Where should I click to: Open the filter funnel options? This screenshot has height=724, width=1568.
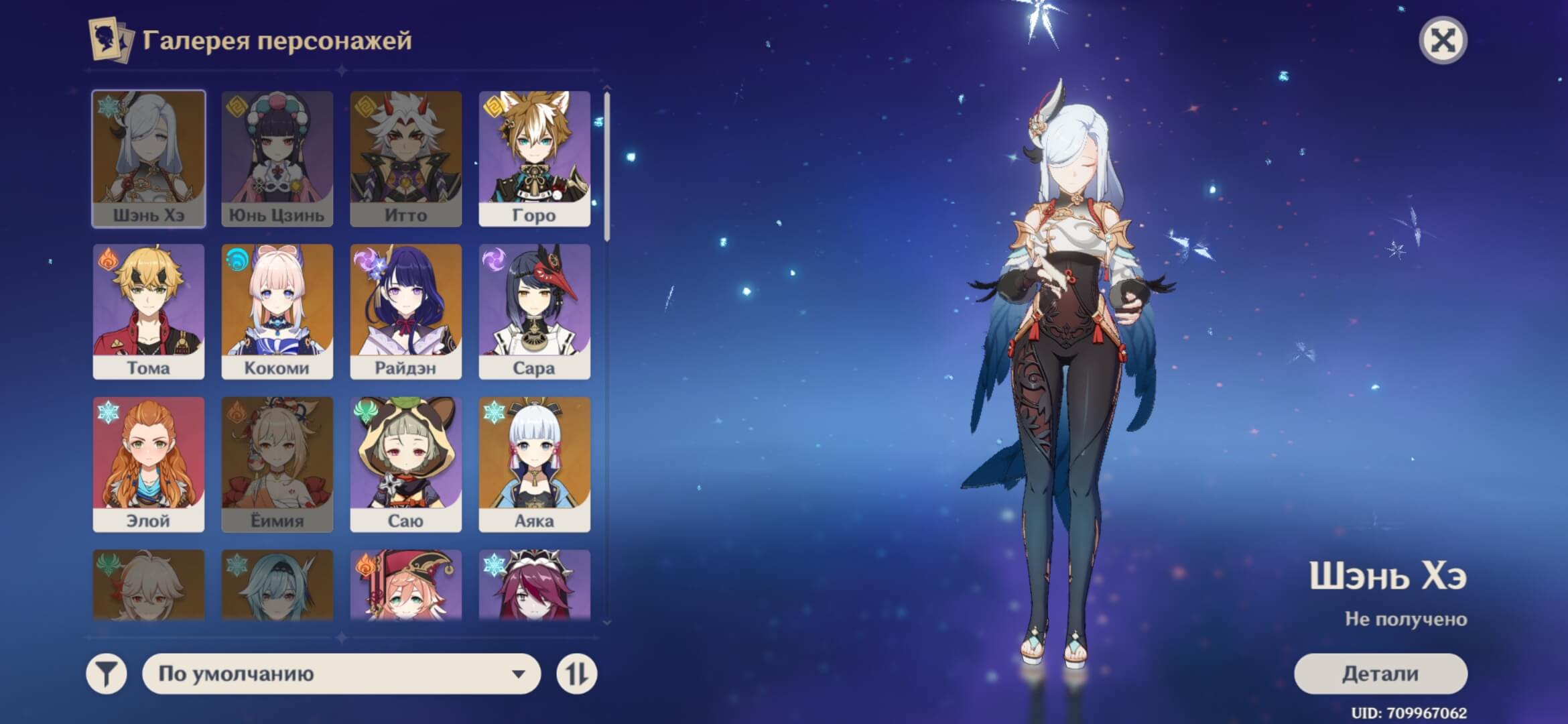(x=107, y=674)
